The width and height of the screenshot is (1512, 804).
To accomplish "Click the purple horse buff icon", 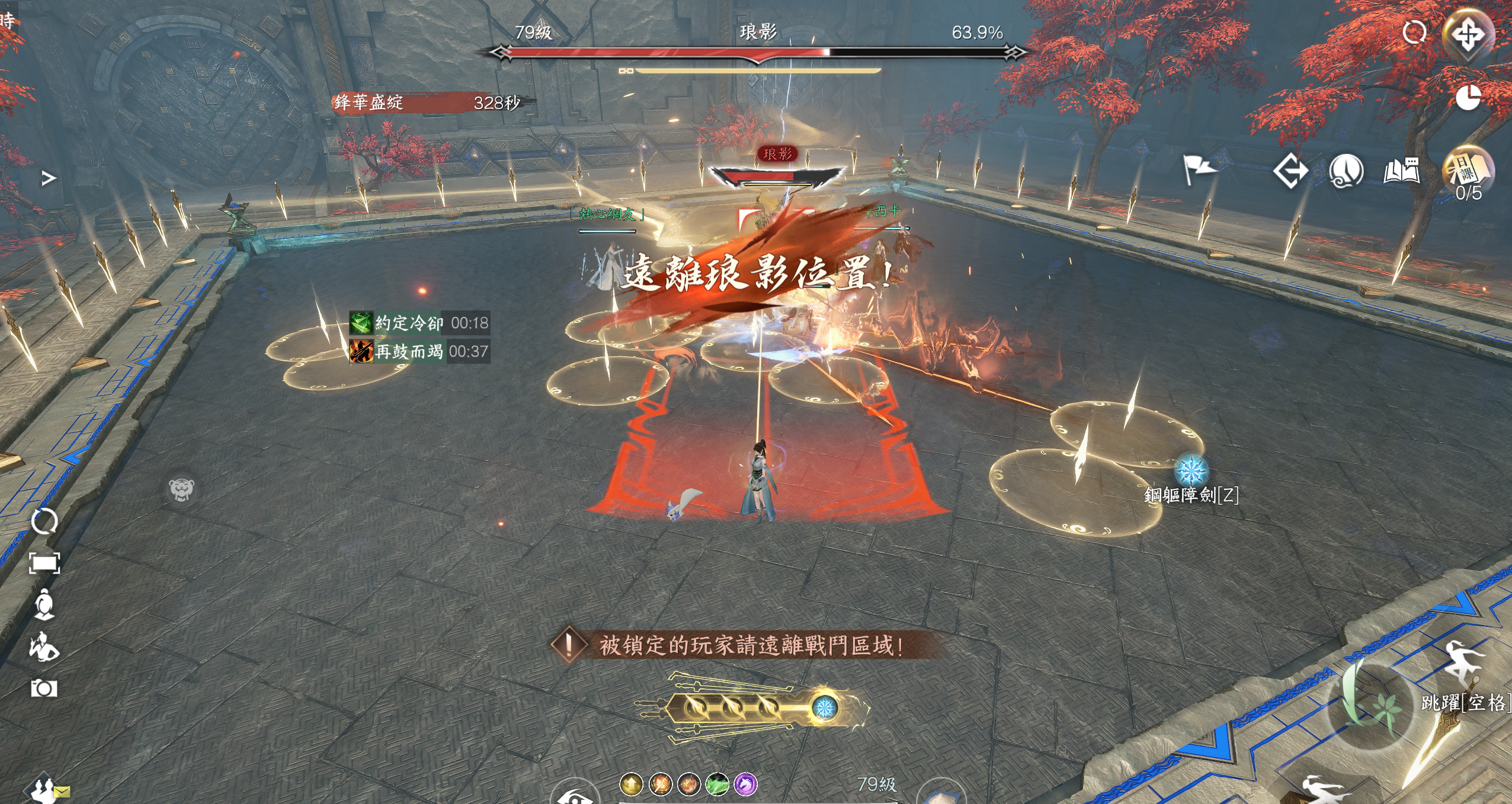I will (x=745, y=784).
